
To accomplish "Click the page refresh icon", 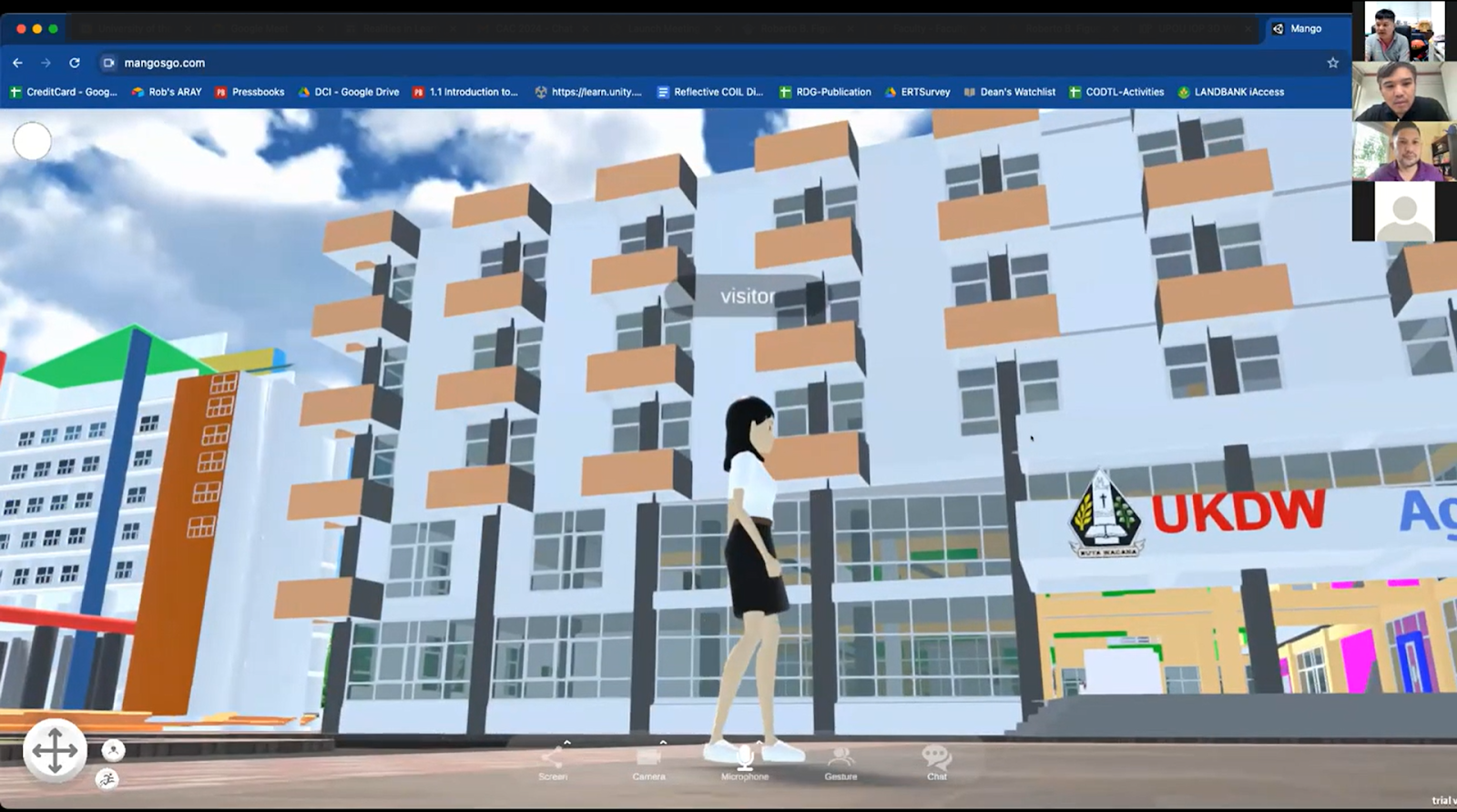I will coord(73,63).
